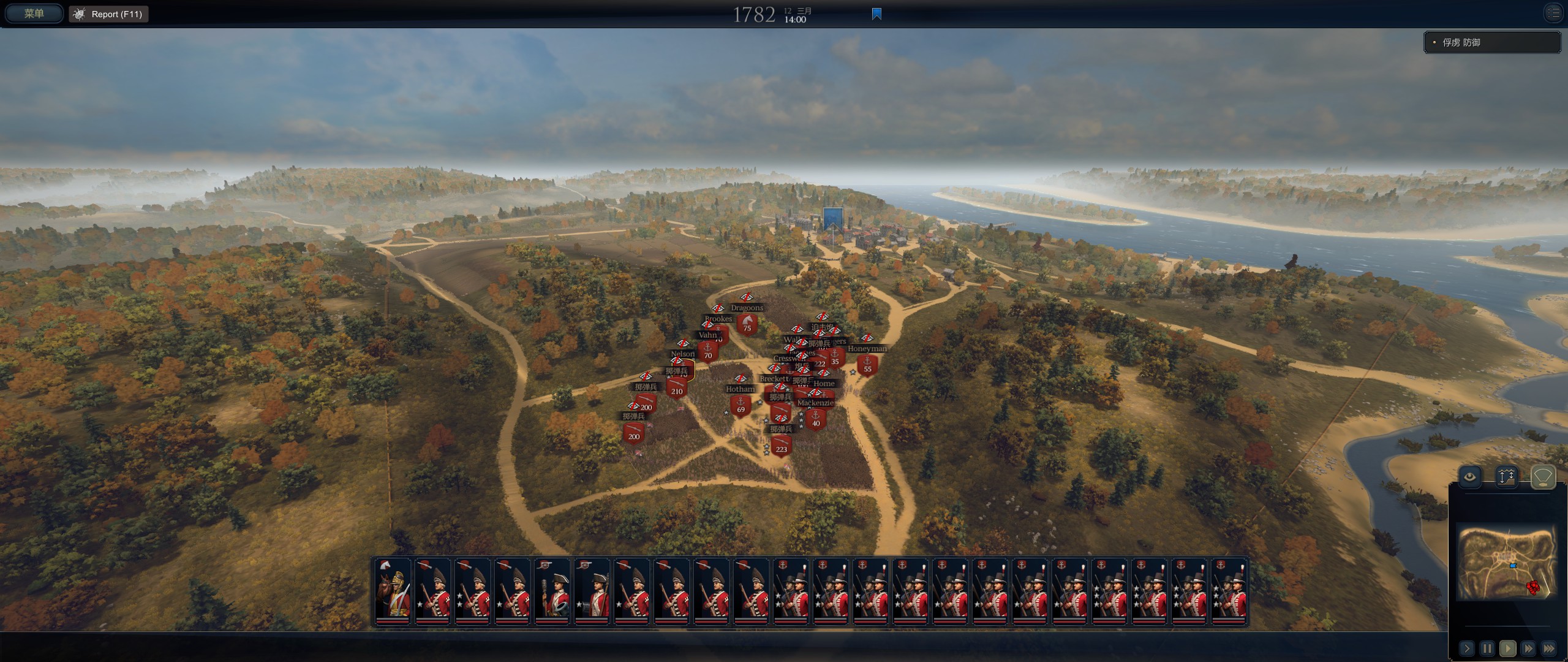Select the Hotham unit badge with 69
The image size is (1568, 662).
point(741,406)
